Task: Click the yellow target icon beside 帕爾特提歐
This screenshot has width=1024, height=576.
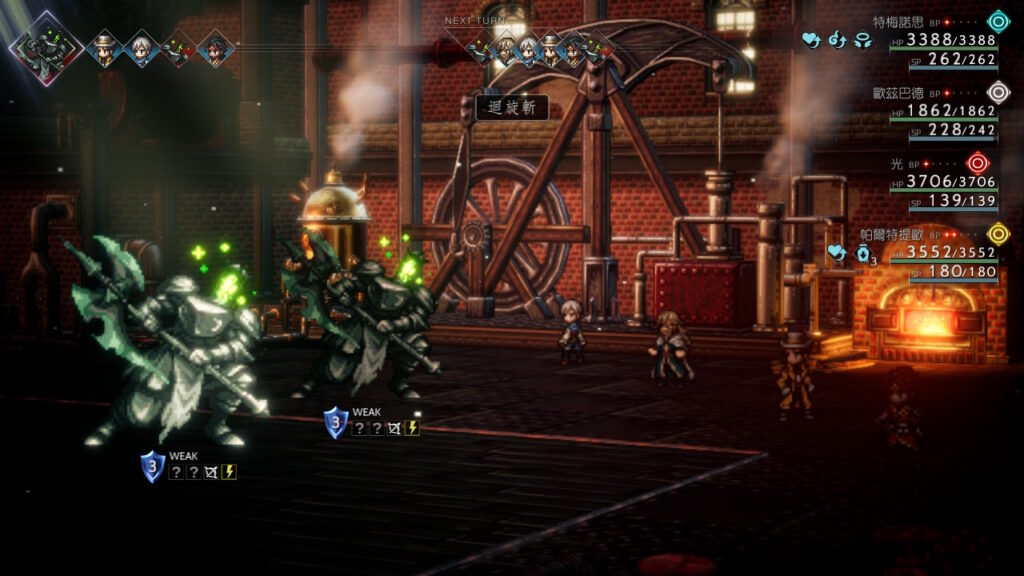Action: coord(997,234)
